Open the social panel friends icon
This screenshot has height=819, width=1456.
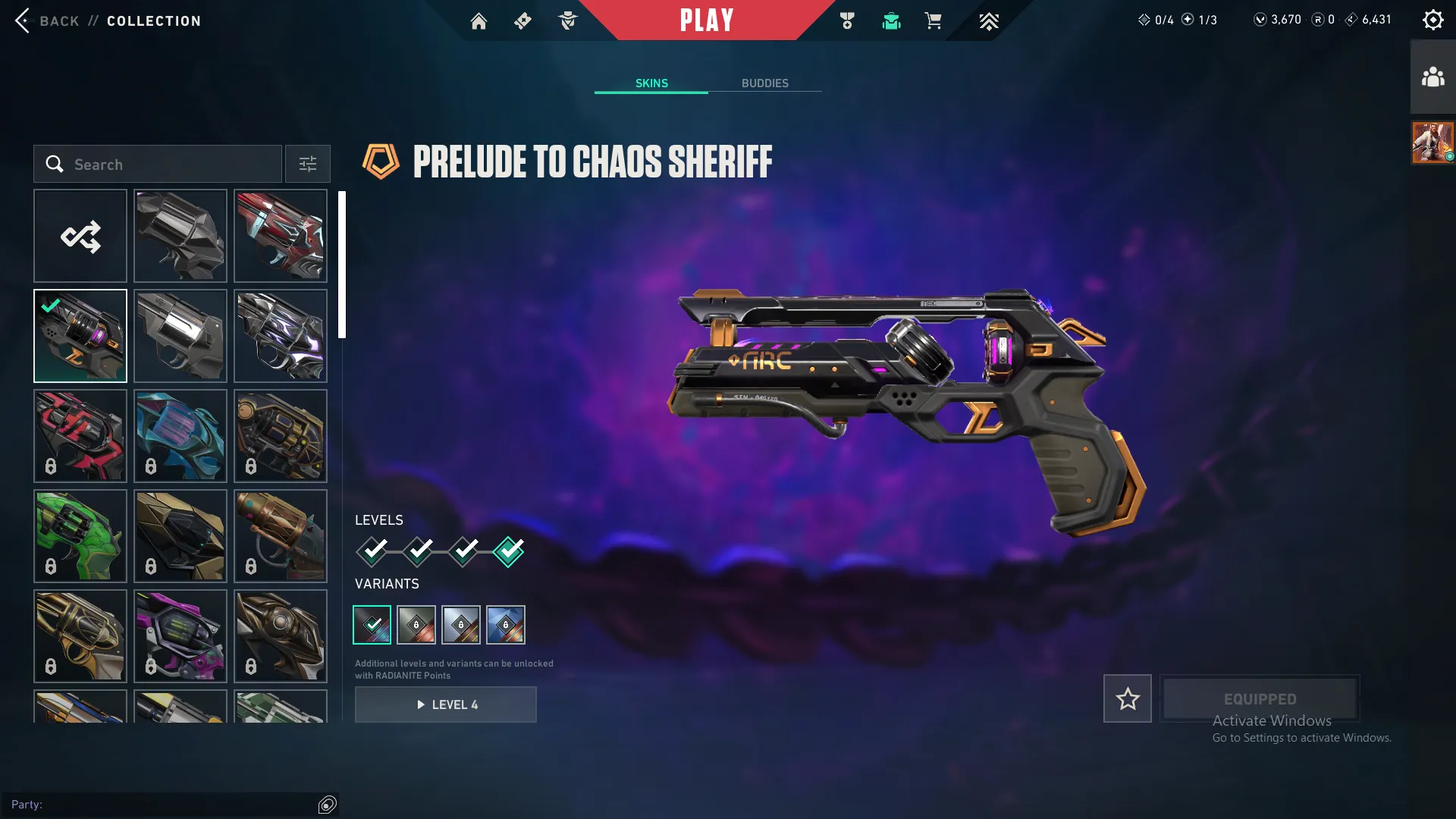[x=1432, y=75]
